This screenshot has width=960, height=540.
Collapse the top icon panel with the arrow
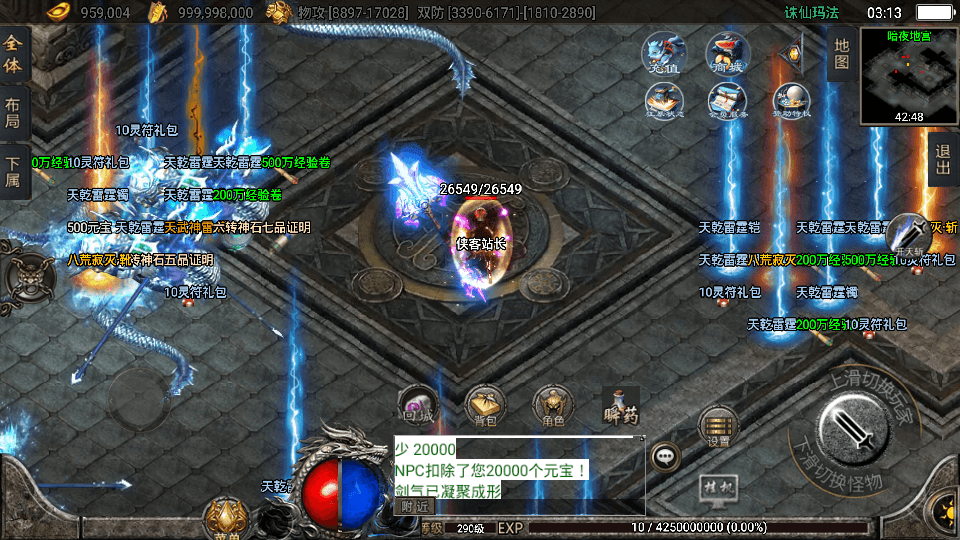point(794,53)
